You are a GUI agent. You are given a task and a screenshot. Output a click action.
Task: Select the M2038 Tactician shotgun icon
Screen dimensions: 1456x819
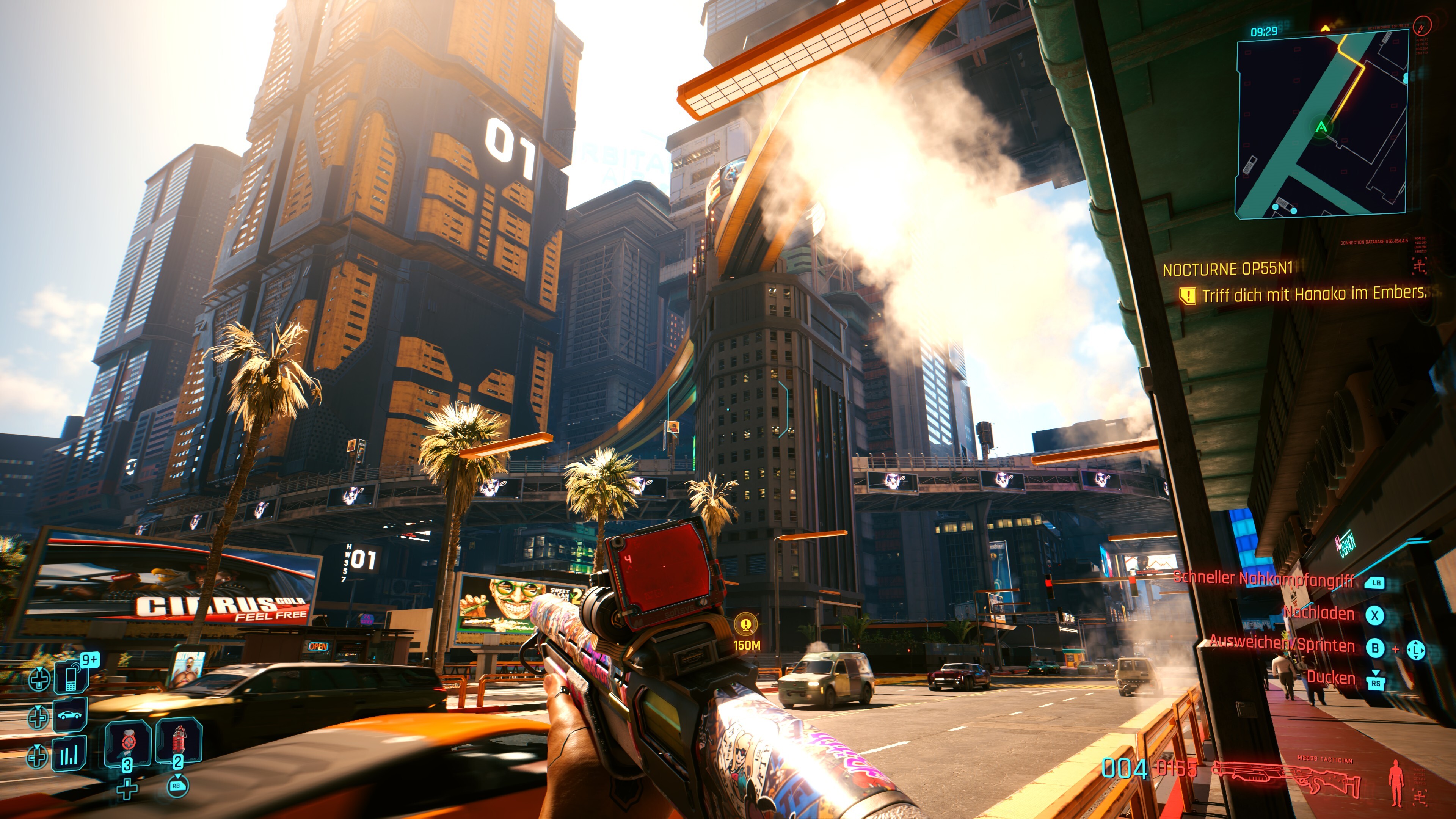pos(1287,778)
